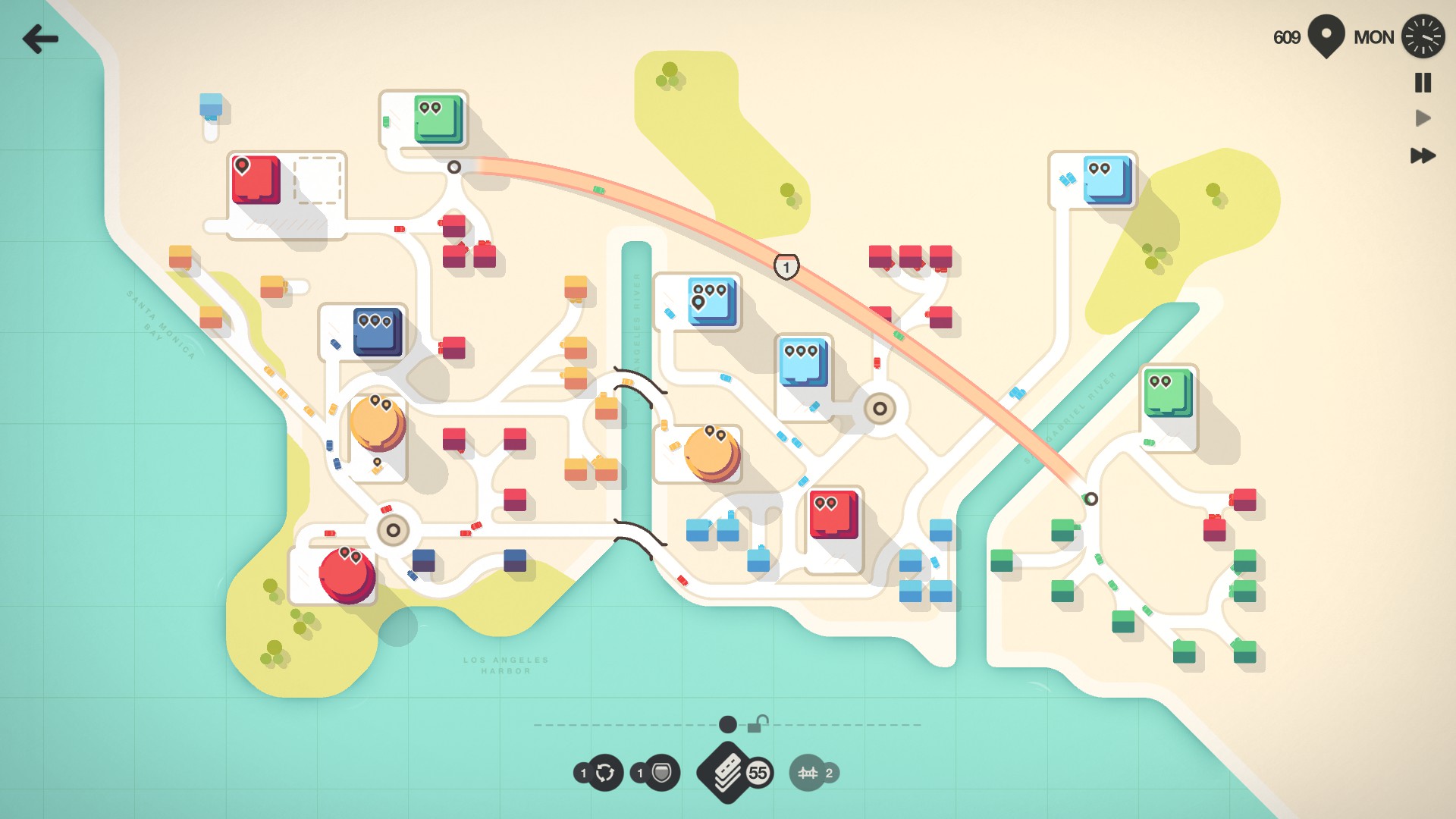1456x819 pixels.
Task: Click the clock icon beside MON
Action: click(x=1423, y=37)
